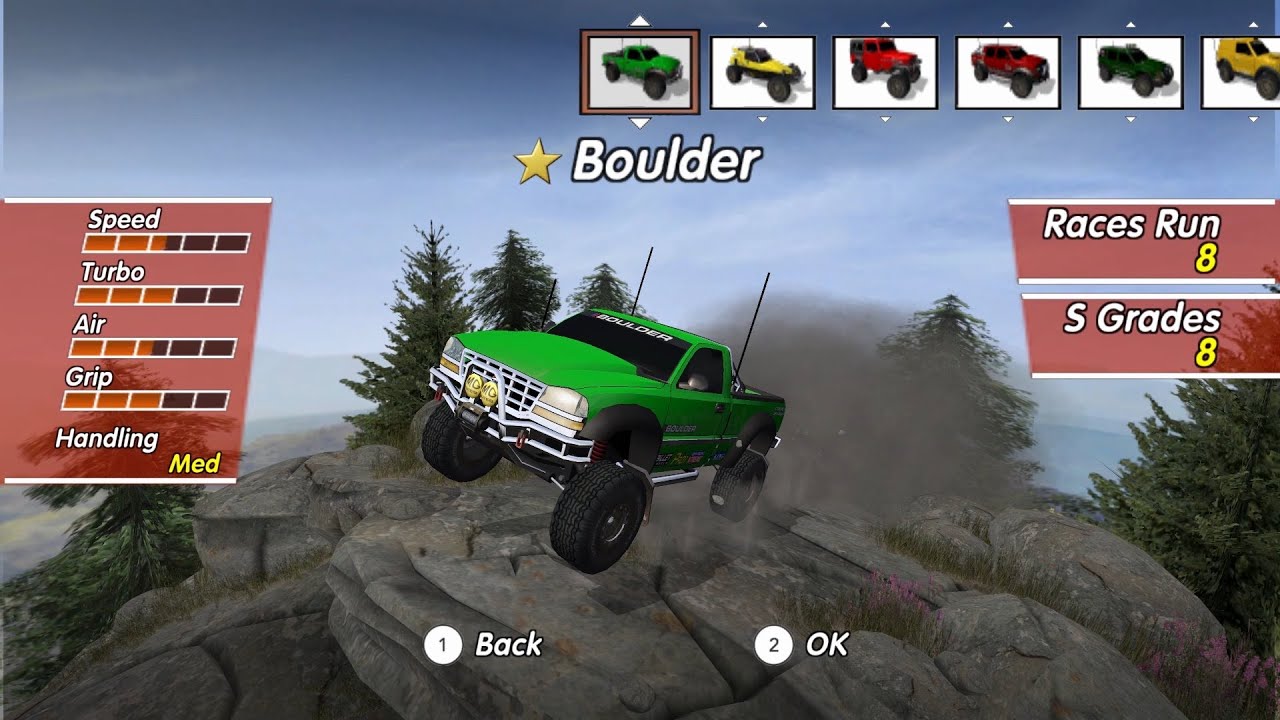Viewport: 1280px width, 720px height.
Task: Choose the yellow dune buggy thumbnail
Action: point(762,72)
